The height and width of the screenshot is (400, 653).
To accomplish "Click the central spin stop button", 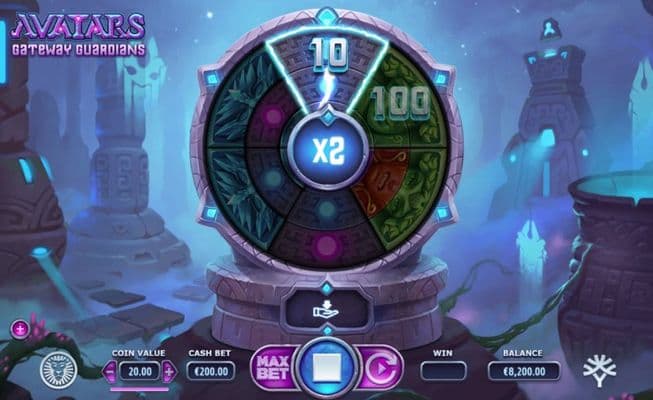I will (x=326, y=367).
